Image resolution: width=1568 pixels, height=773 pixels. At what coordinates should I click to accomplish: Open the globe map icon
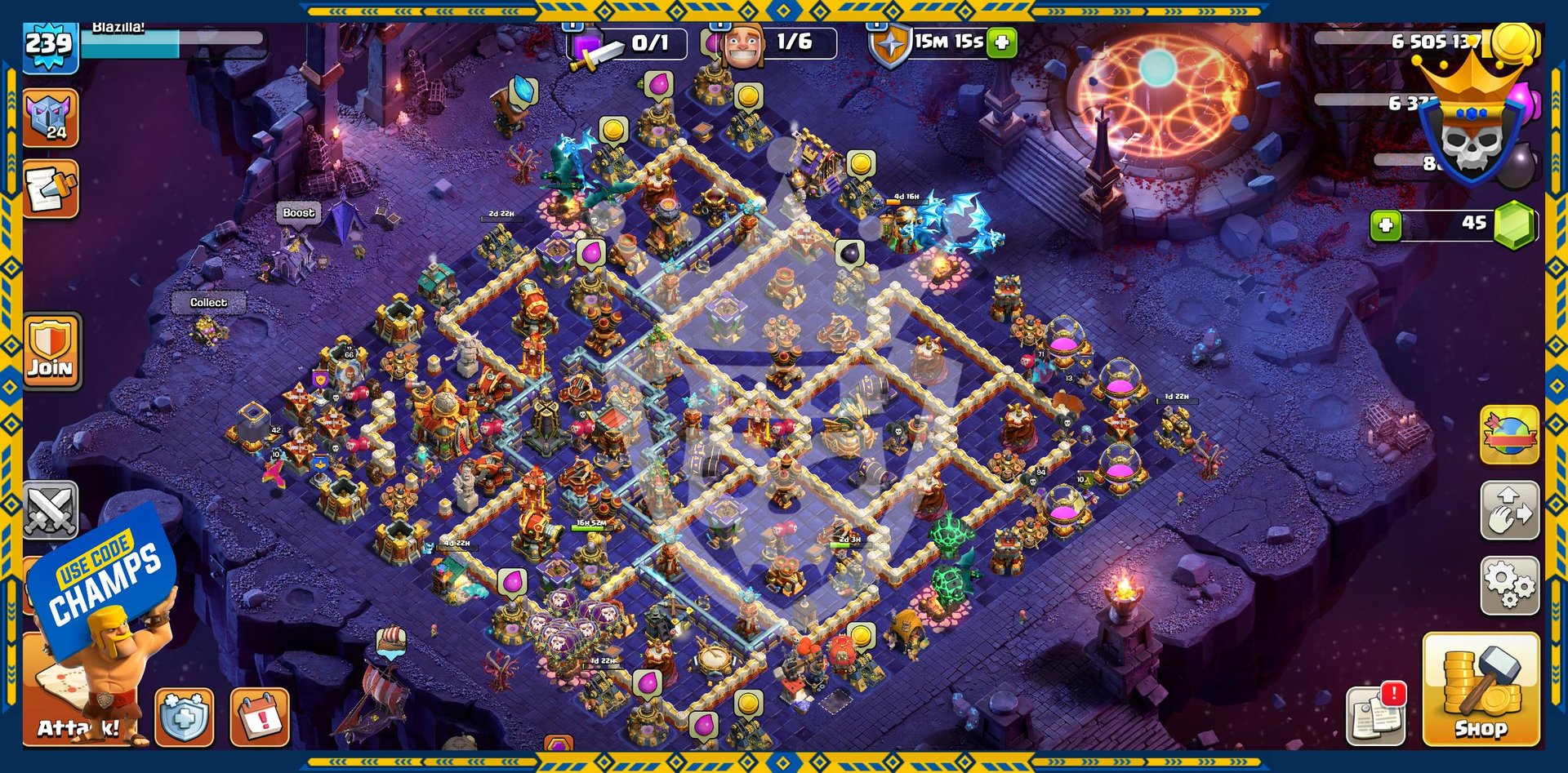pyautogui.click(x=1509, y=434)
